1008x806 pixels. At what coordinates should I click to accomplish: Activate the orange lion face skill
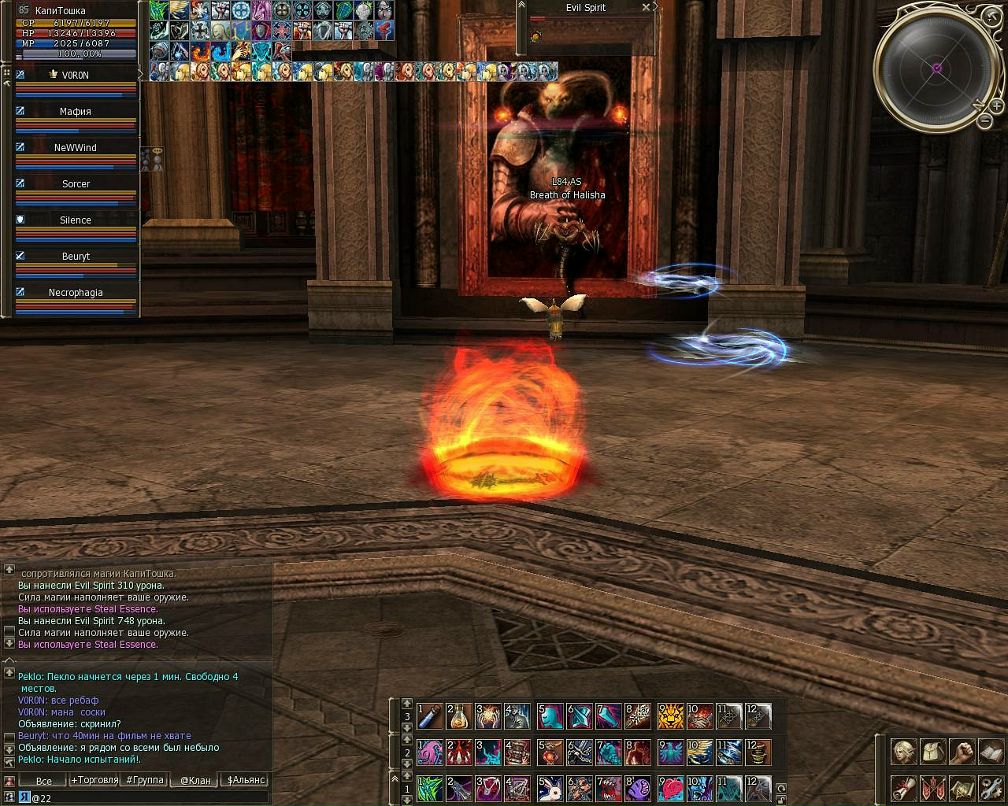(670, 717)
